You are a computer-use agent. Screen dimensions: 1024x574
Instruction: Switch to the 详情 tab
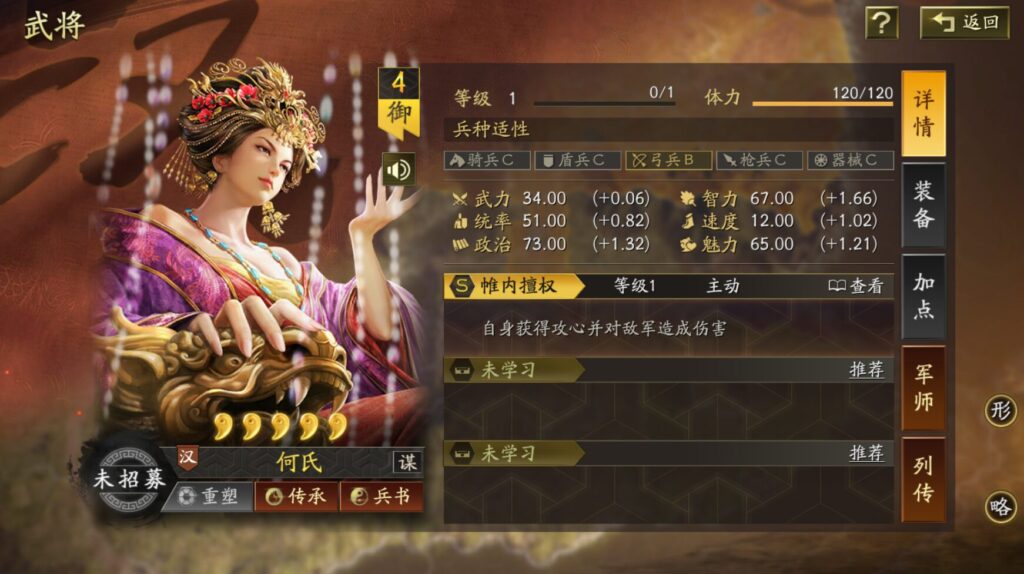pos(923,113)
